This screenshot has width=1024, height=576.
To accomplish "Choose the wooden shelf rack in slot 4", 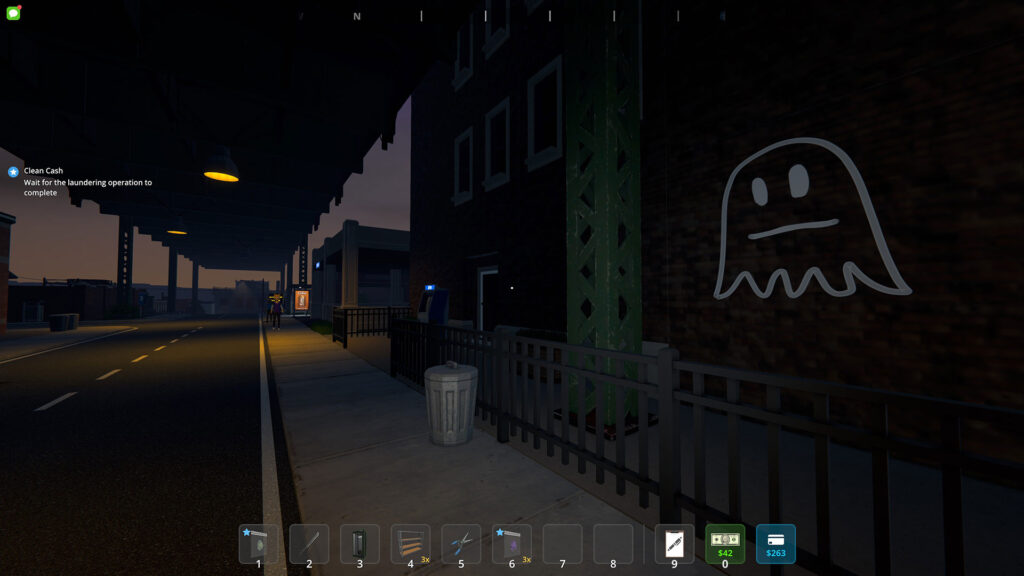I will (410, 544).
